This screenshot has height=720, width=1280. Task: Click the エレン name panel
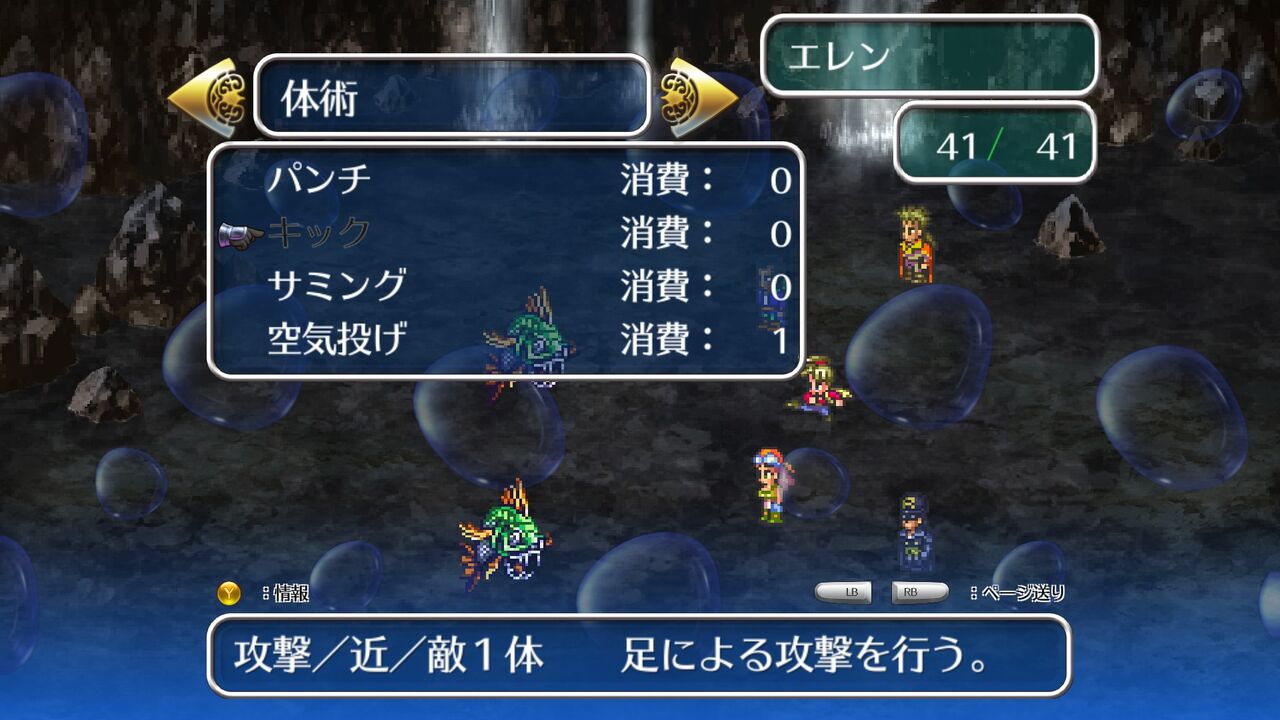coord(930,57)
